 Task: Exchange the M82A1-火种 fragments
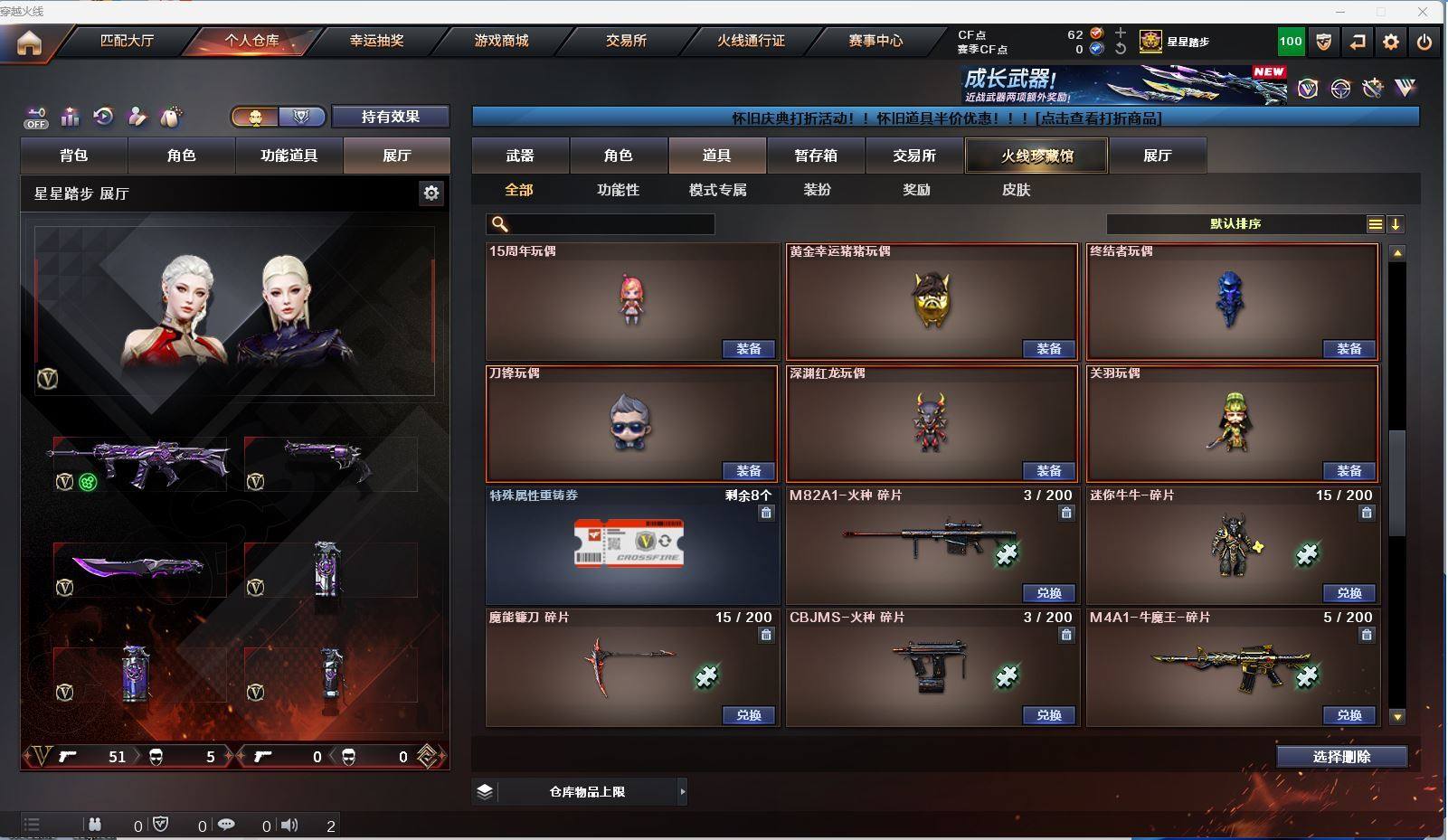(1048, 593)
